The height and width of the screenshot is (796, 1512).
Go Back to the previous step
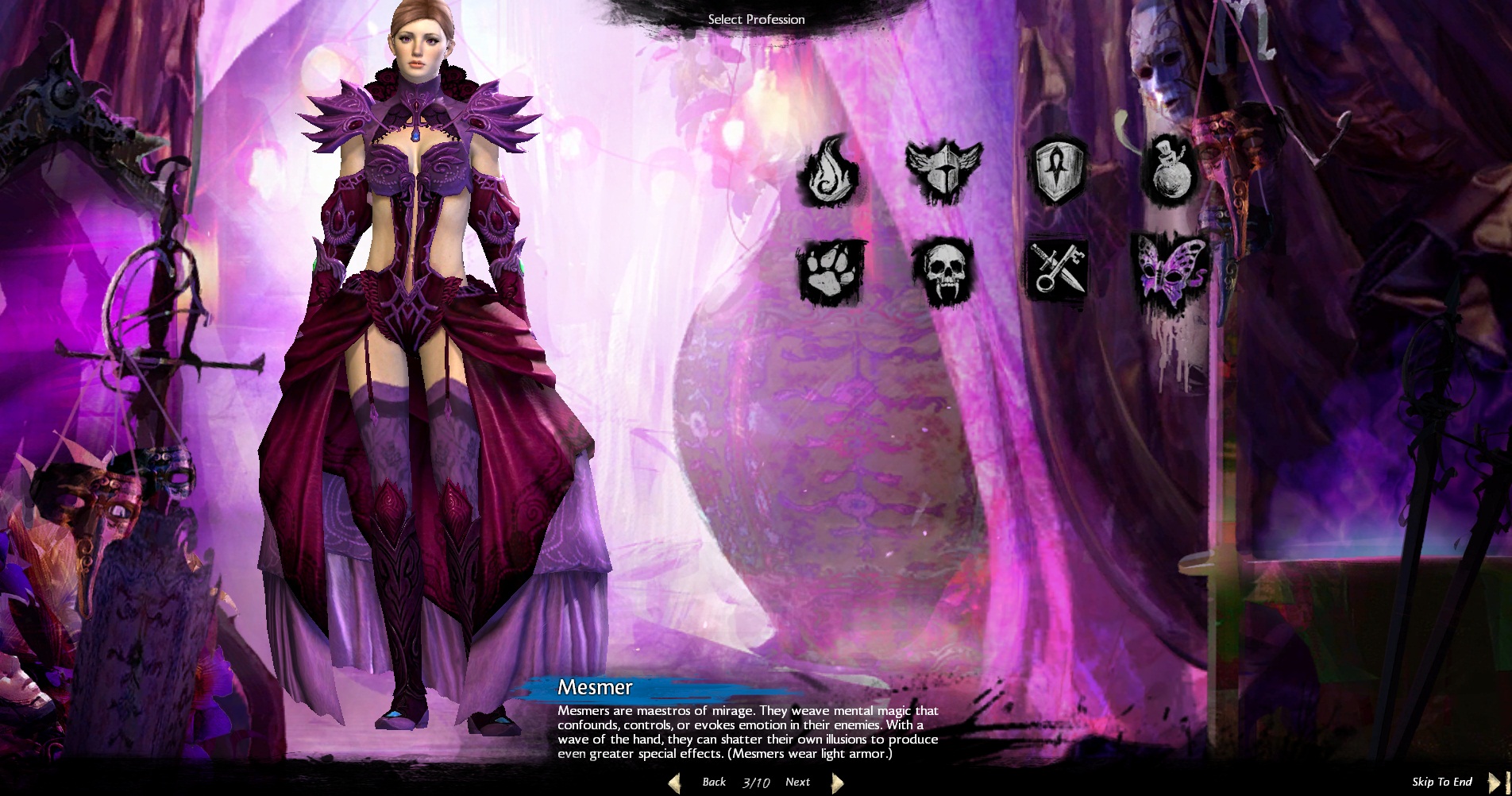[x=713, y=782]
